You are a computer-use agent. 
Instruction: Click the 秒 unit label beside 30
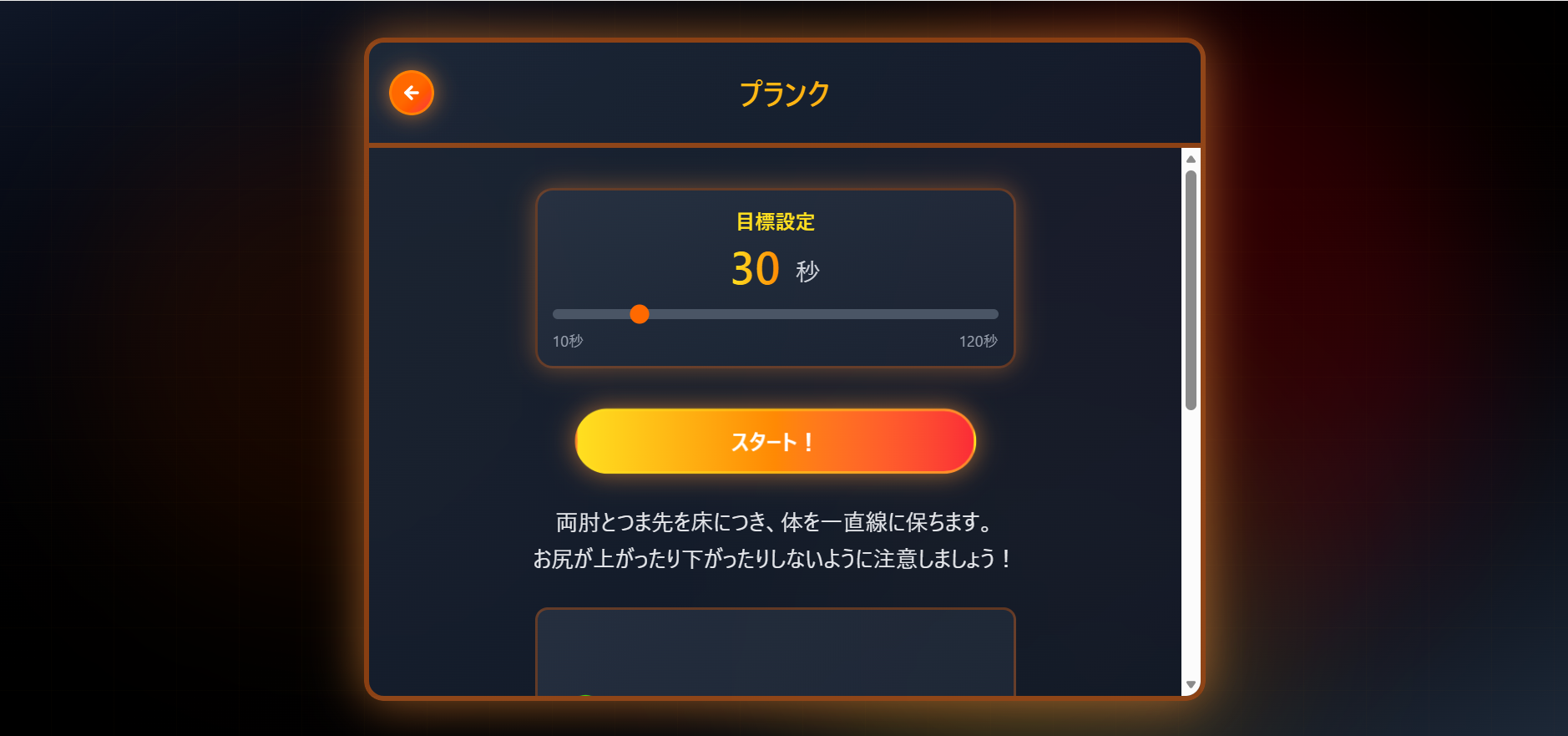(810, 272)
